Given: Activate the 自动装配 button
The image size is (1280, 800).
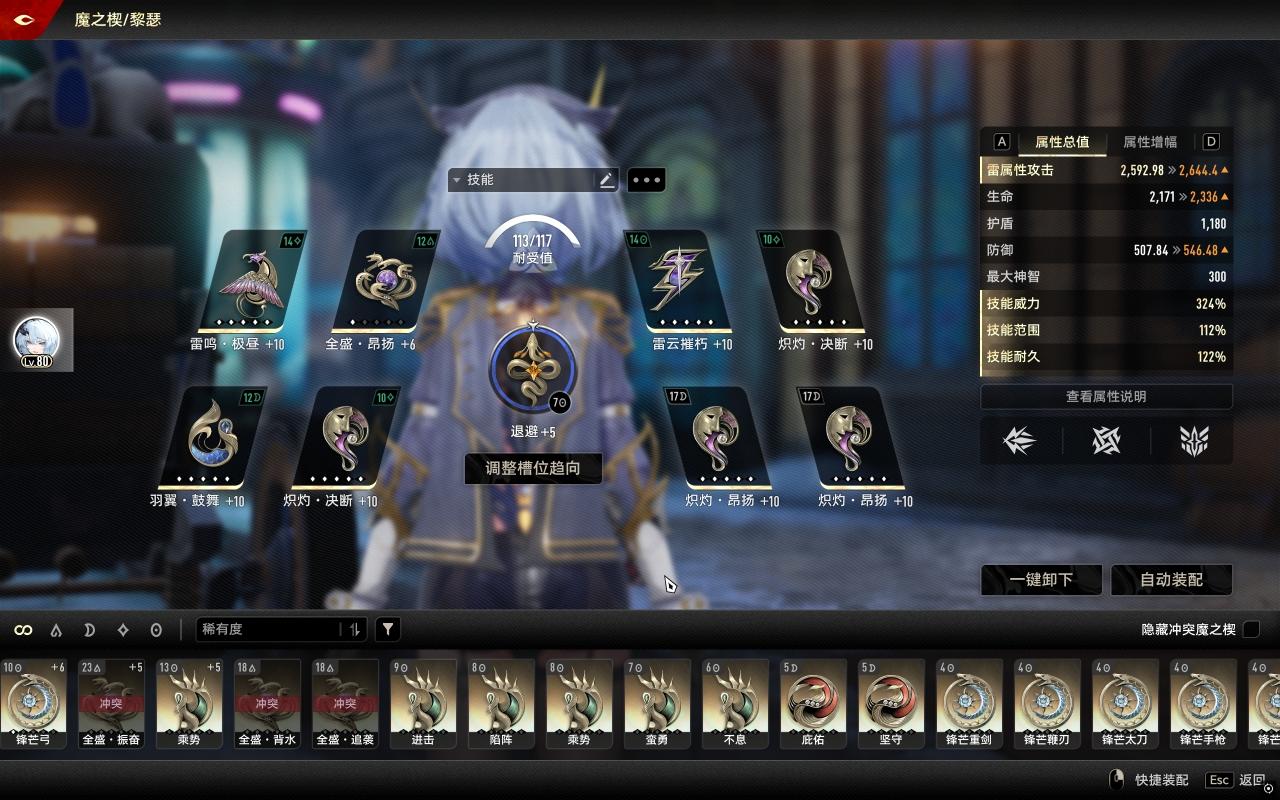Looking at the screenshot, I should click(x=1171, y=580).
